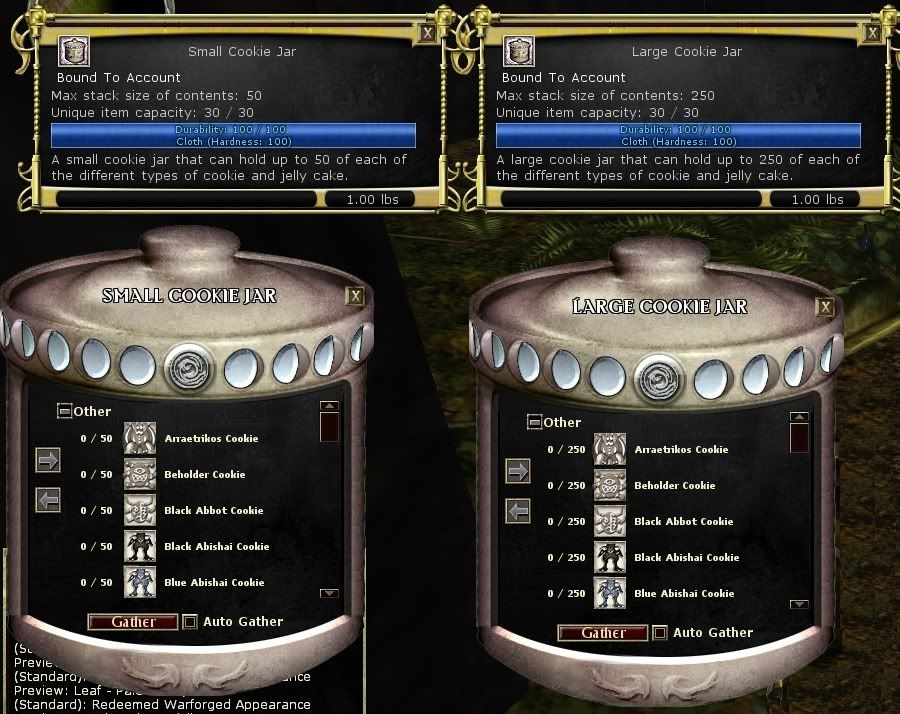Select Blue Abishai Cookie in the Small Cookie Jar
This screenshot has width=900, height=714.
(213, 583)
